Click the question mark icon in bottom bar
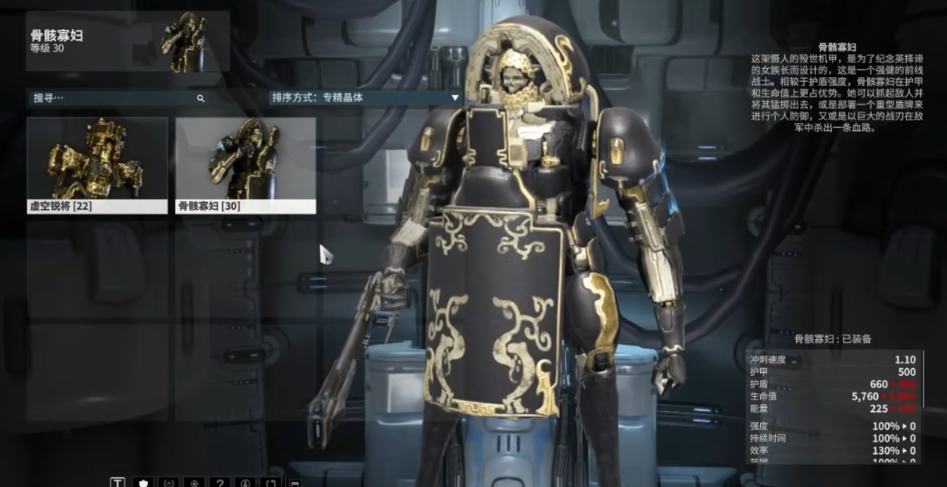The image size is (947, 487). point(219,482)
